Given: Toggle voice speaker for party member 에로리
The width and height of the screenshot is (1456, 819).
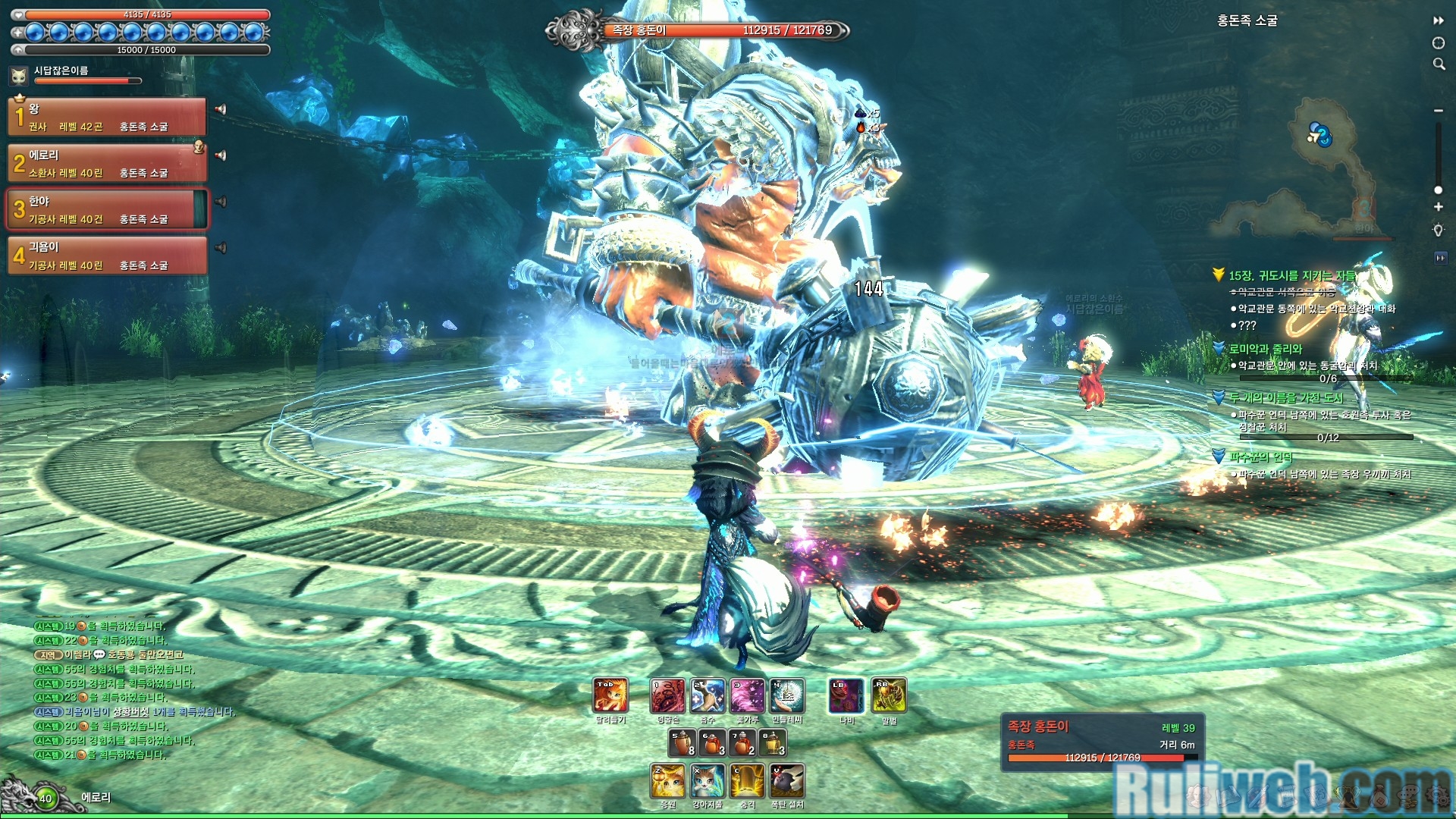Looking at the screenshot, I should [x=221, y=155].
